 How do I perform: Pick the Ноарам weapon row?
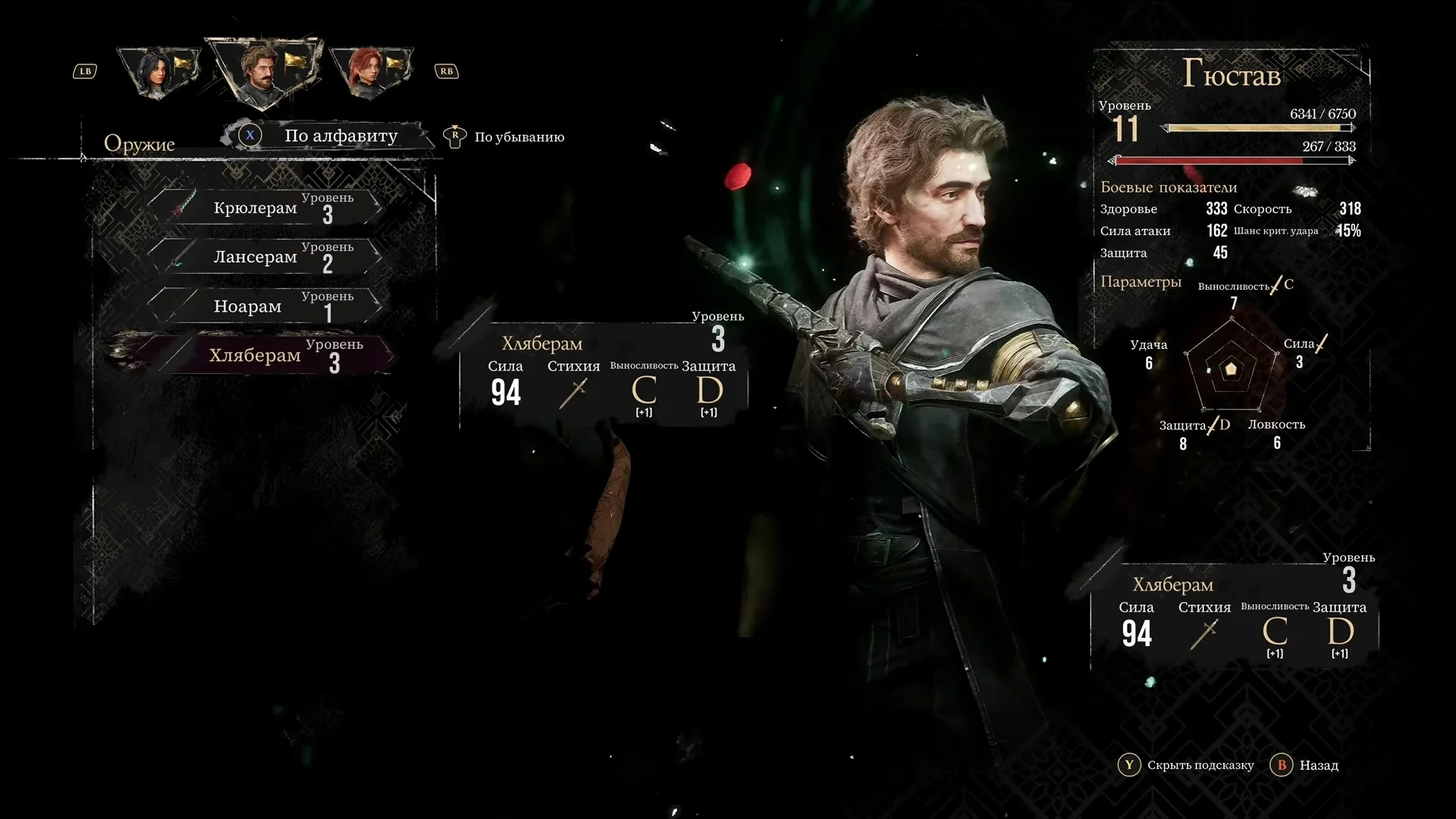coord(265,306)
